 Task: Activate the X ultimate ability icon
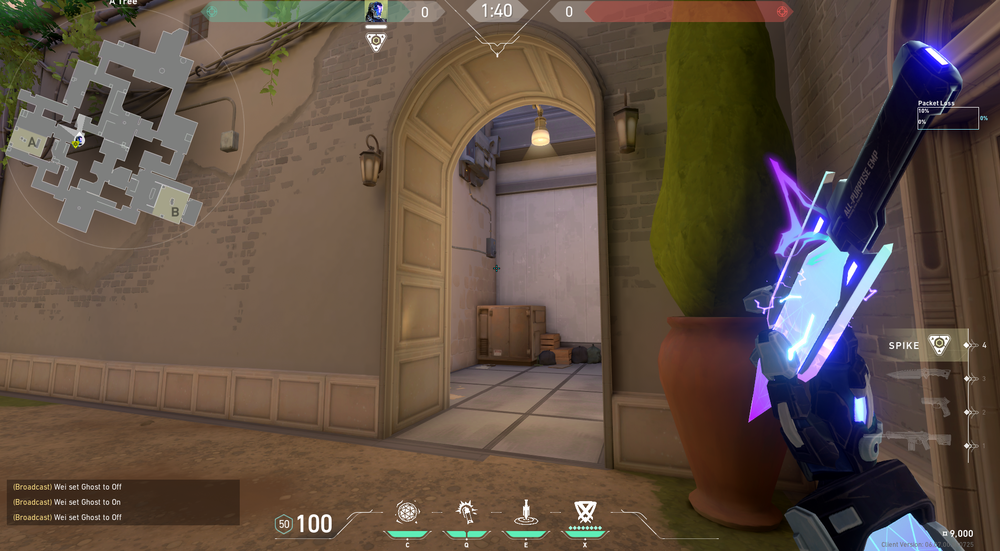click(x=584, y=513)
